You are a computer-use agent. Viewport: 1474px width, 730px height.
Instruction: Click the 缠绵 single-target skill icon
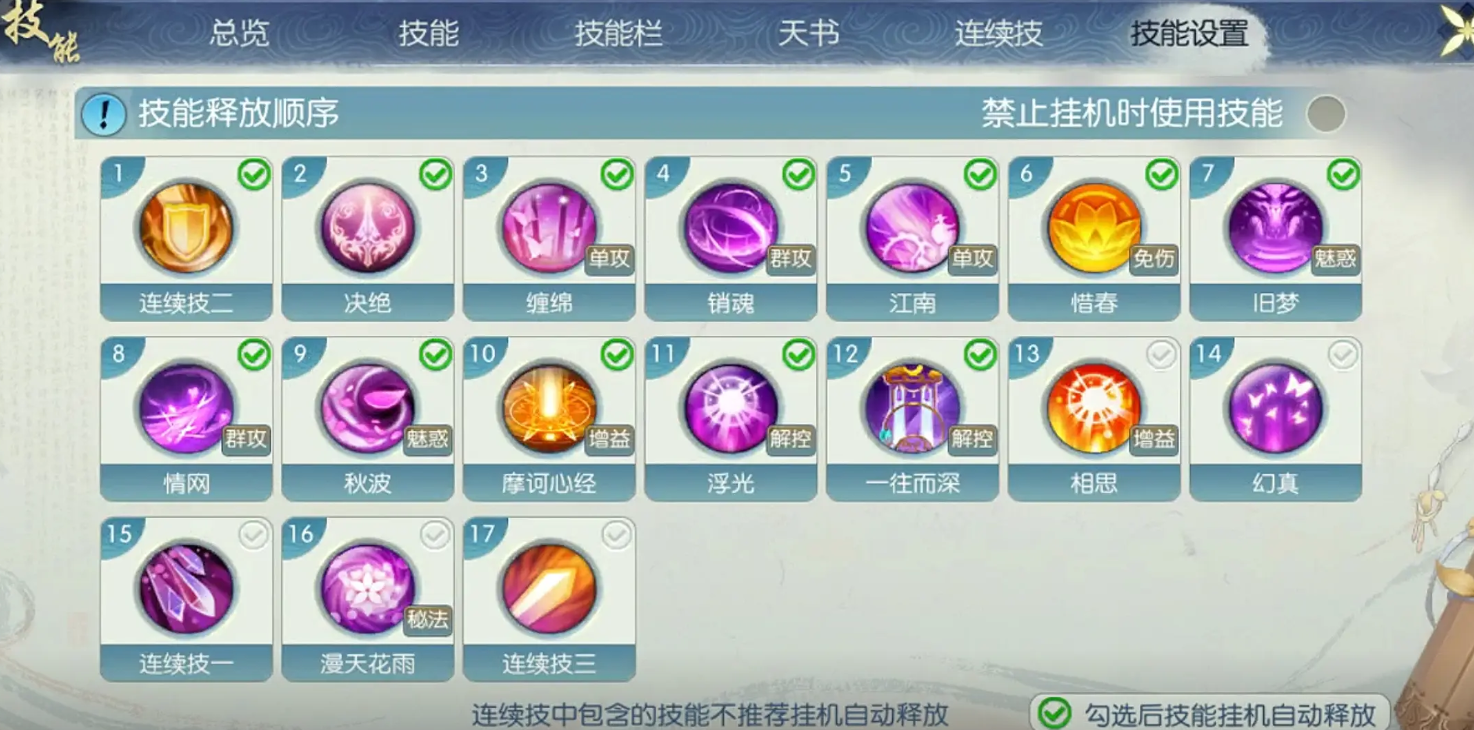click(x=549, y=229)
